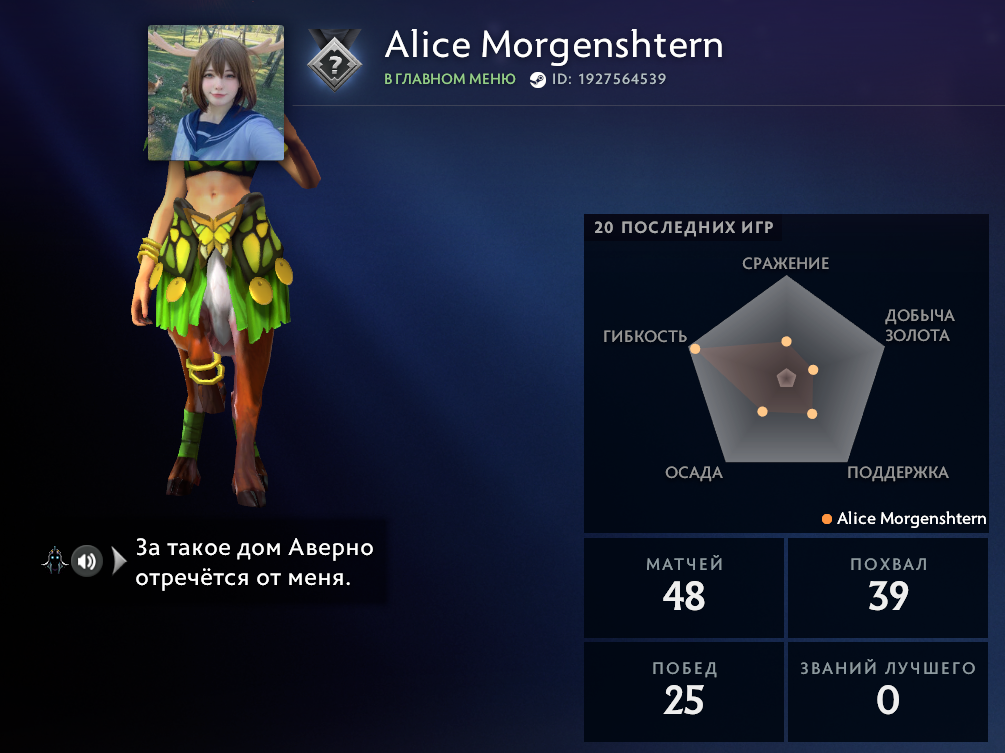Click the Alice Morgenshtern profile avatar
Viewport: 1005px width, 753px height.
(x=215, y=93)
